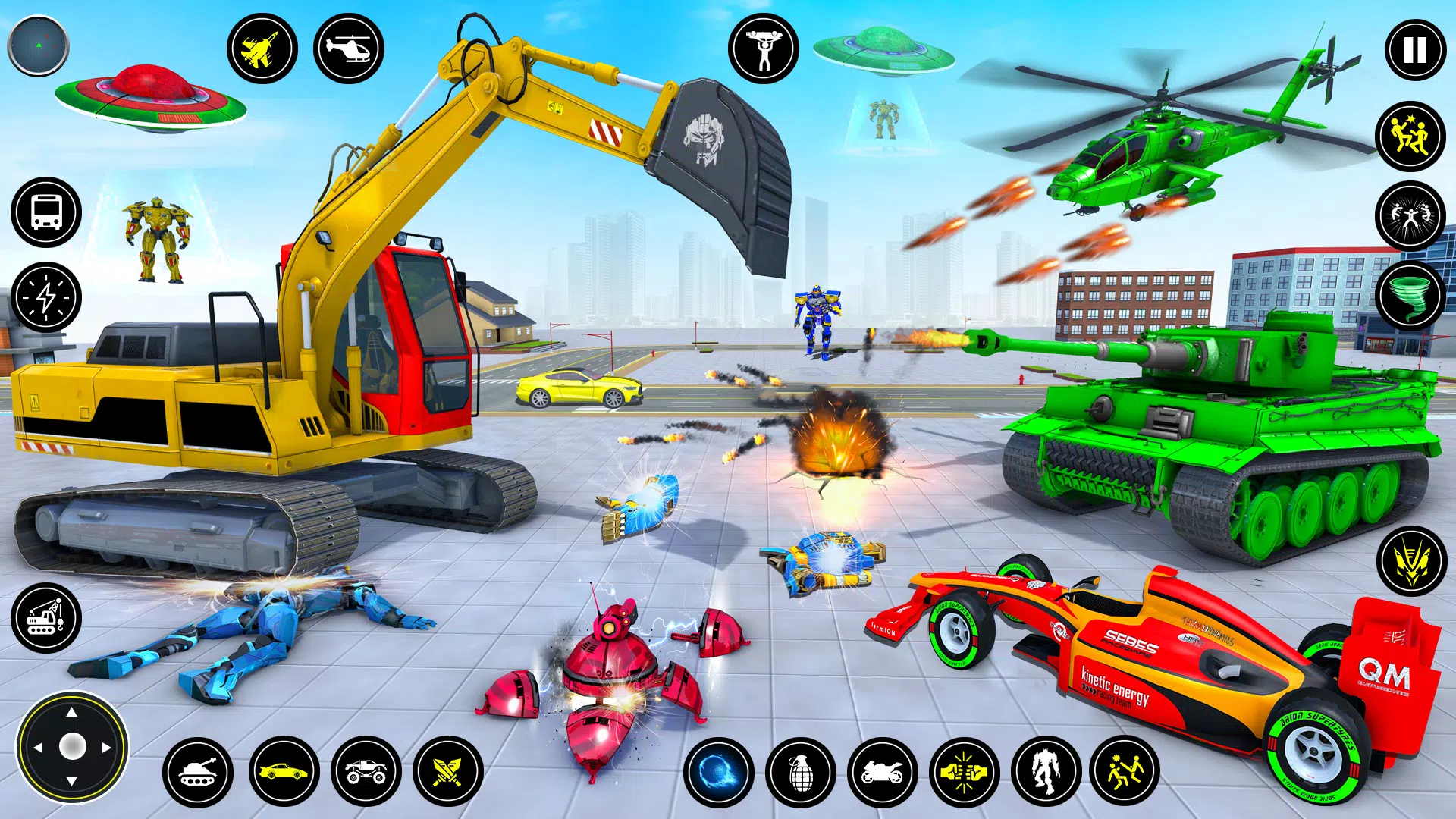The image size is (1456, 819).
Task: Activate the crossed swords attack
Action: [x=448, y=772]
